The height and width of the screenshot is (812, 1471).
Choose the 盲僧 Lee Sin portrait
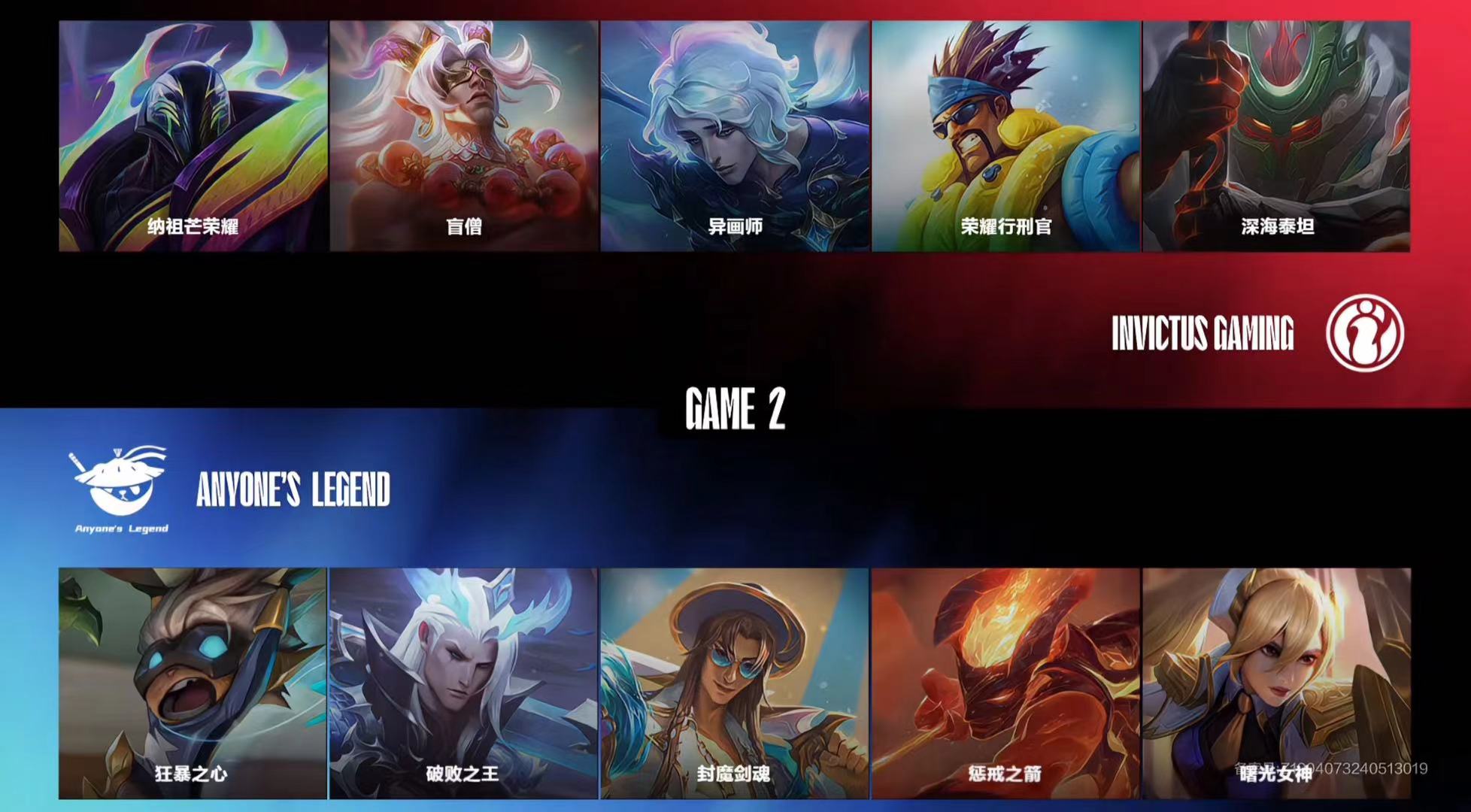[464, 136]
